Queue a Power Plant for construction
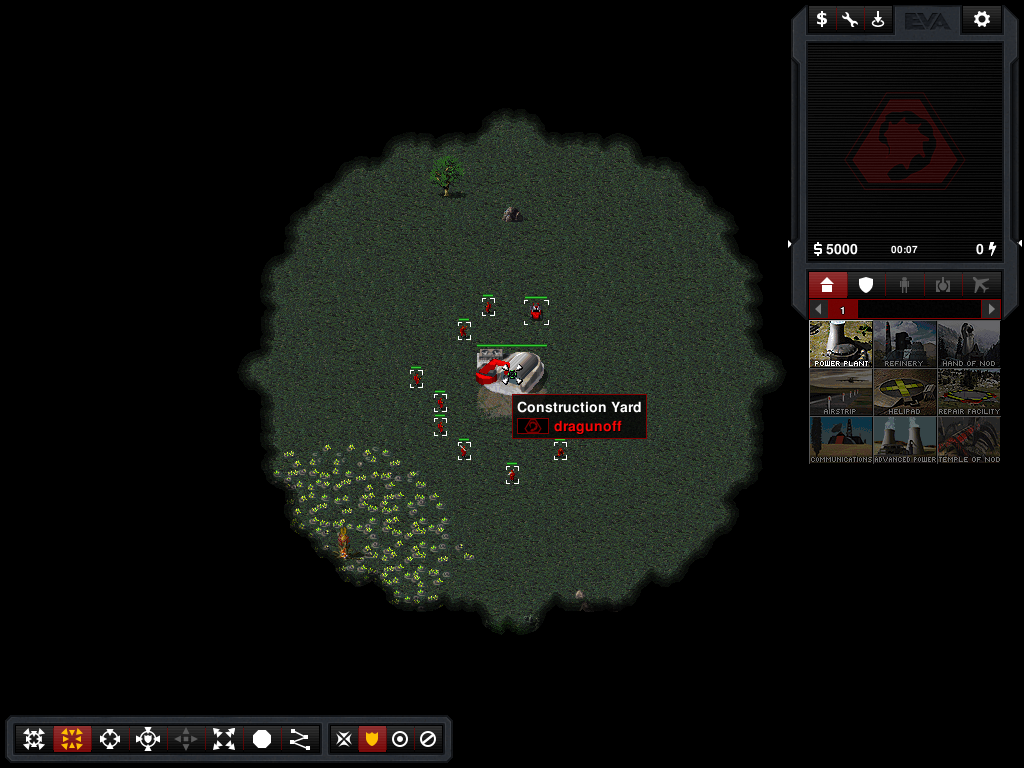Viewport: 1024px width, 768px height. pos(840,344)
